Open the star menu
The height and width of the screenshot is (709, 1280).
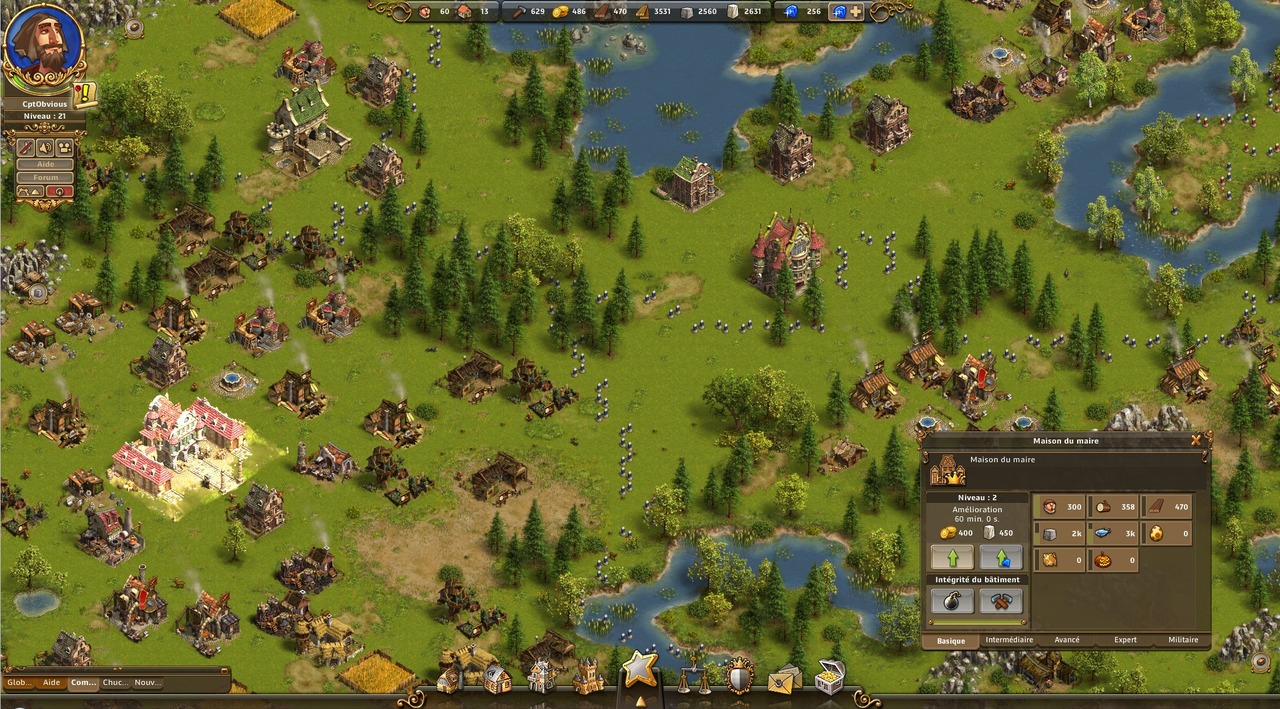click(640, 668)
